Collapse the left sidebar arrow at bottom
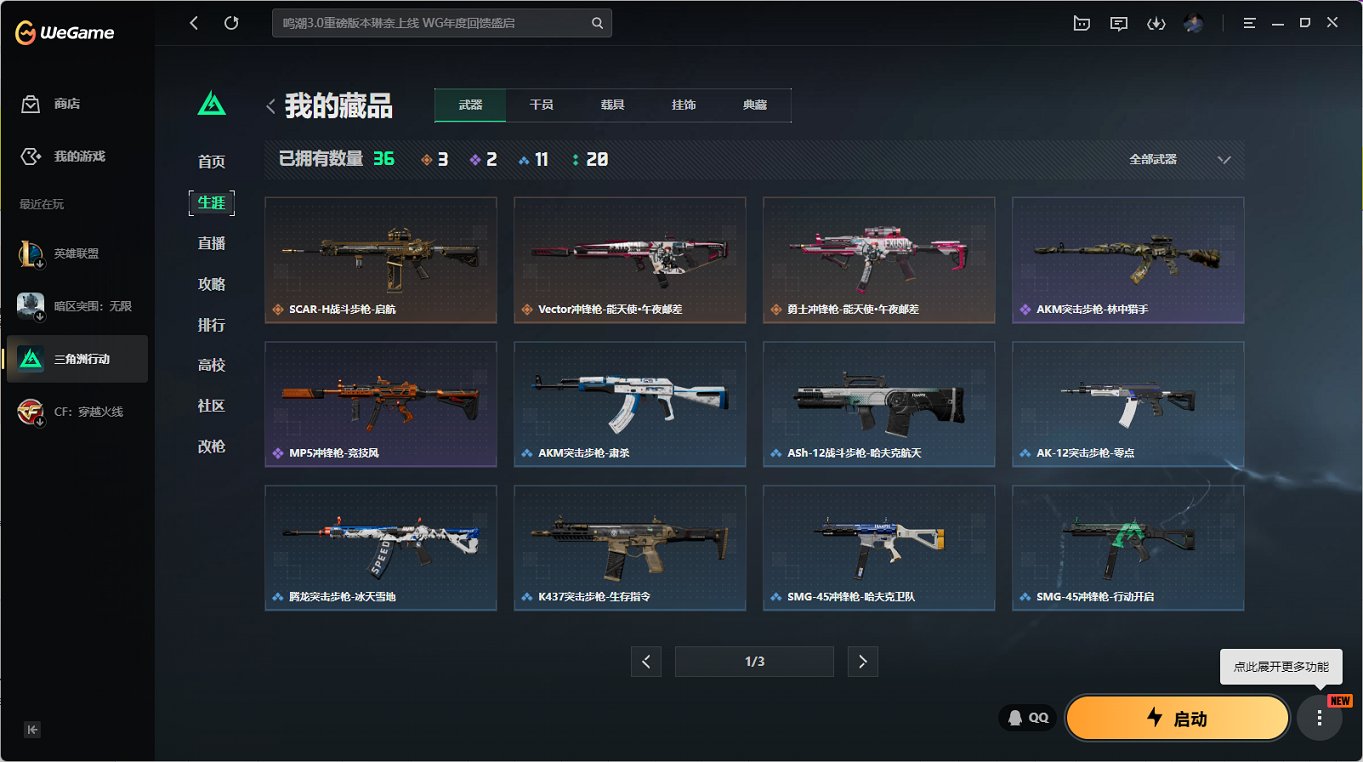This screenshot has width=1363, height=762. point(31,730)
